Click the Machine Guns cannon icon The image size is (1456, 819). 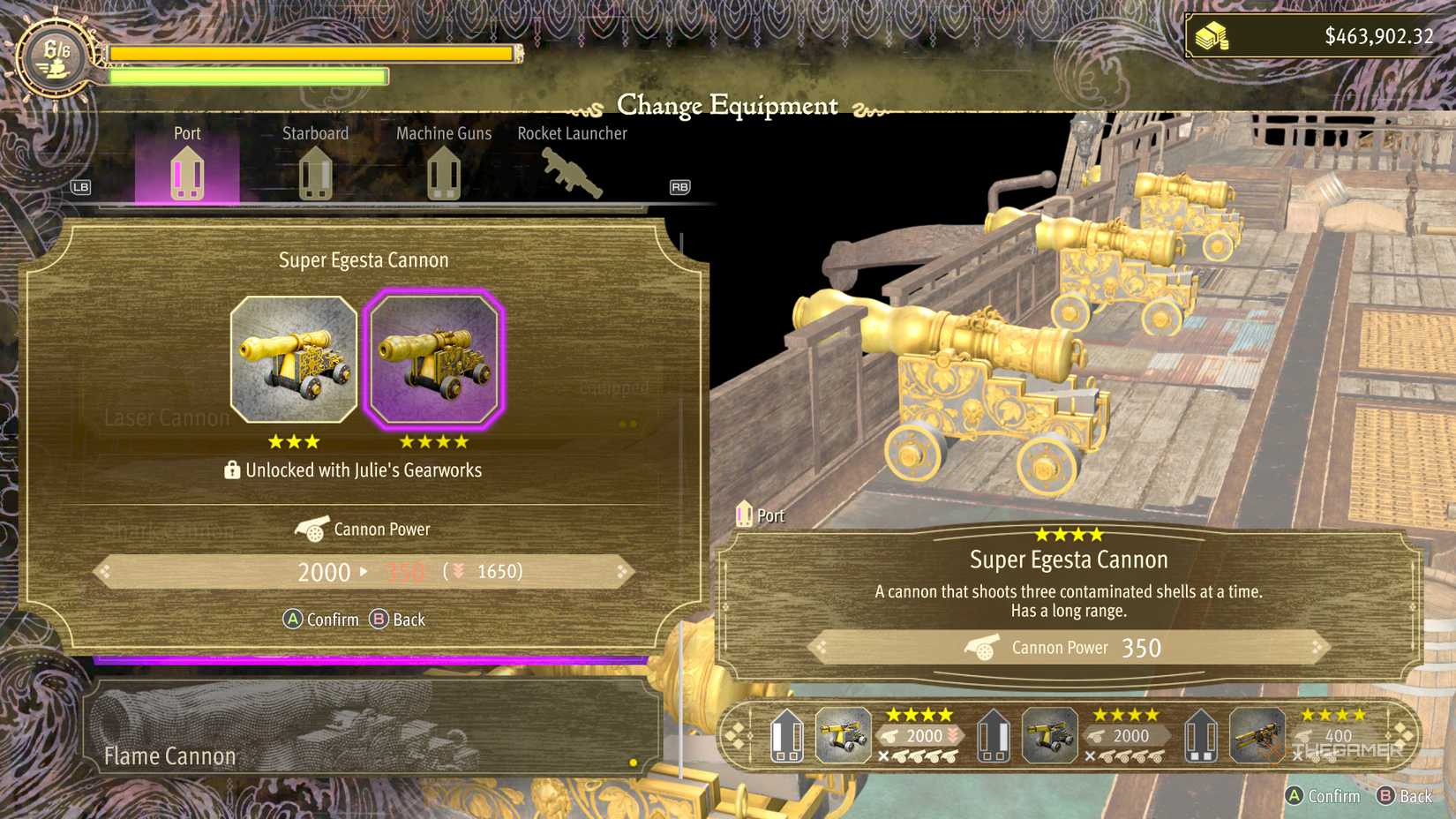pos(444,172)
